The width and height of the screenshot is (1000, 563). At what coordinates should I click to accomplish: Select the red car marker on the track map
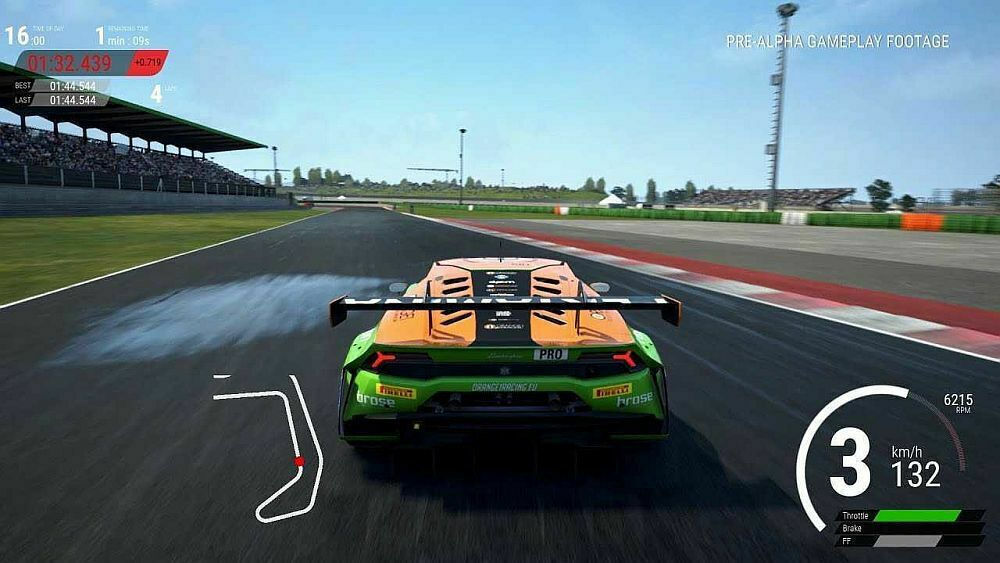pyautogui.click(x=298, y=461)
